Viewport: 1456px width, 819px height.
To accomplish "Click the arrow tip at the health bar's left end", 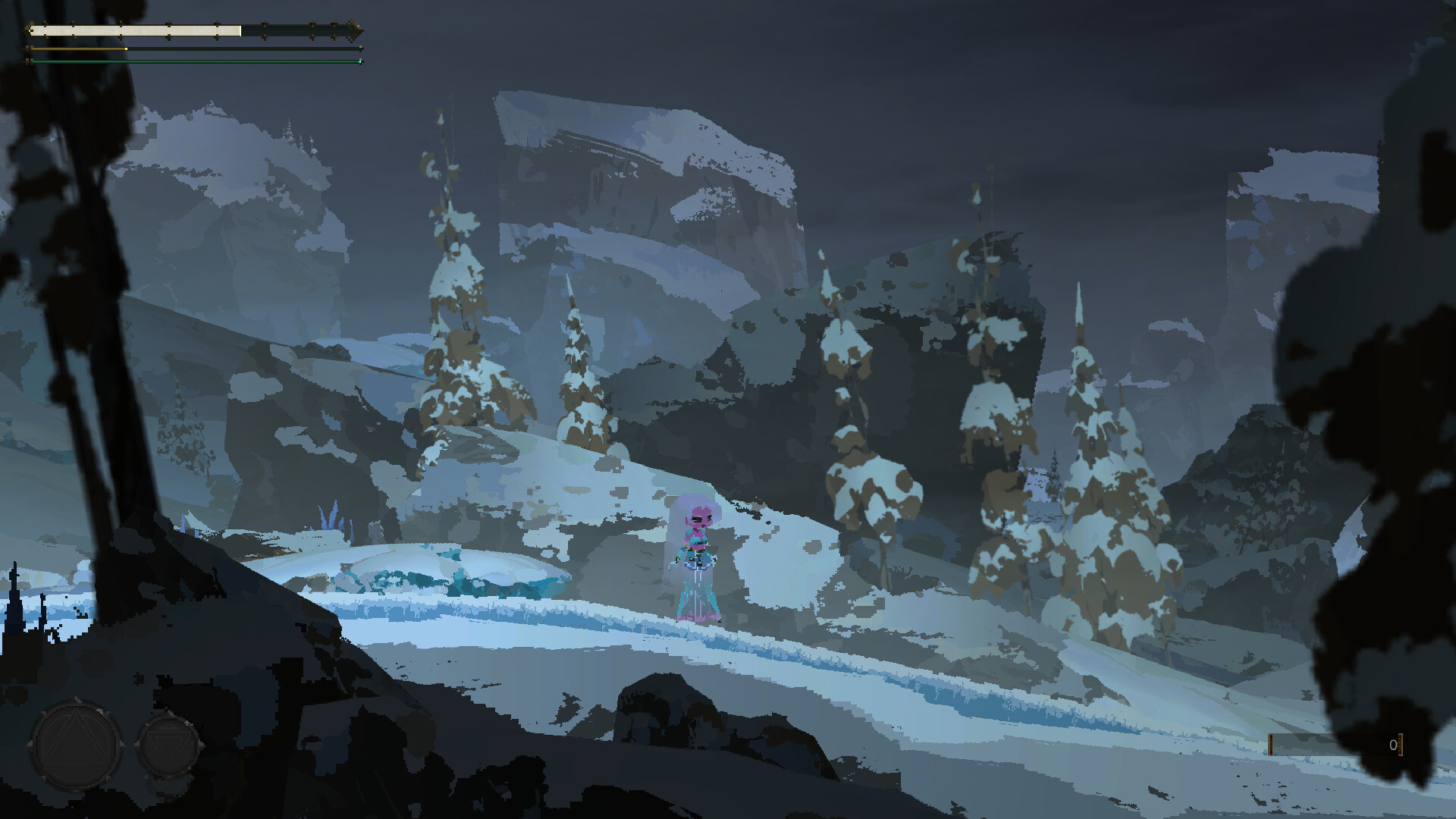I will pos(27,31).
